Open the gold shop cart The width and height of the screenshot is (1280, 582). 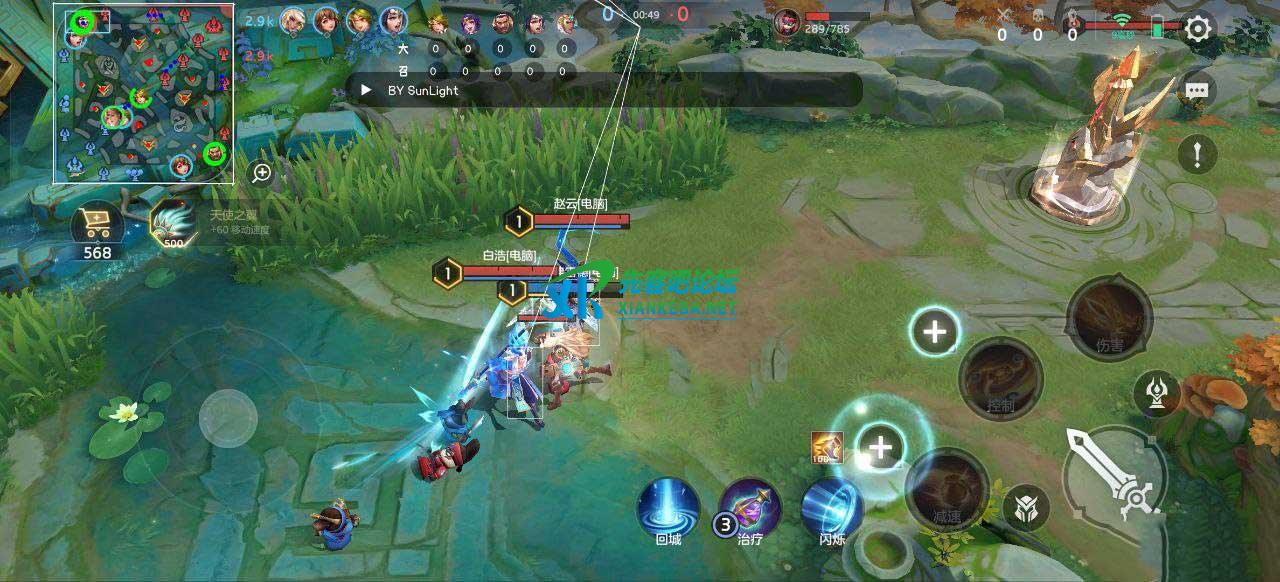coord(98,228)
